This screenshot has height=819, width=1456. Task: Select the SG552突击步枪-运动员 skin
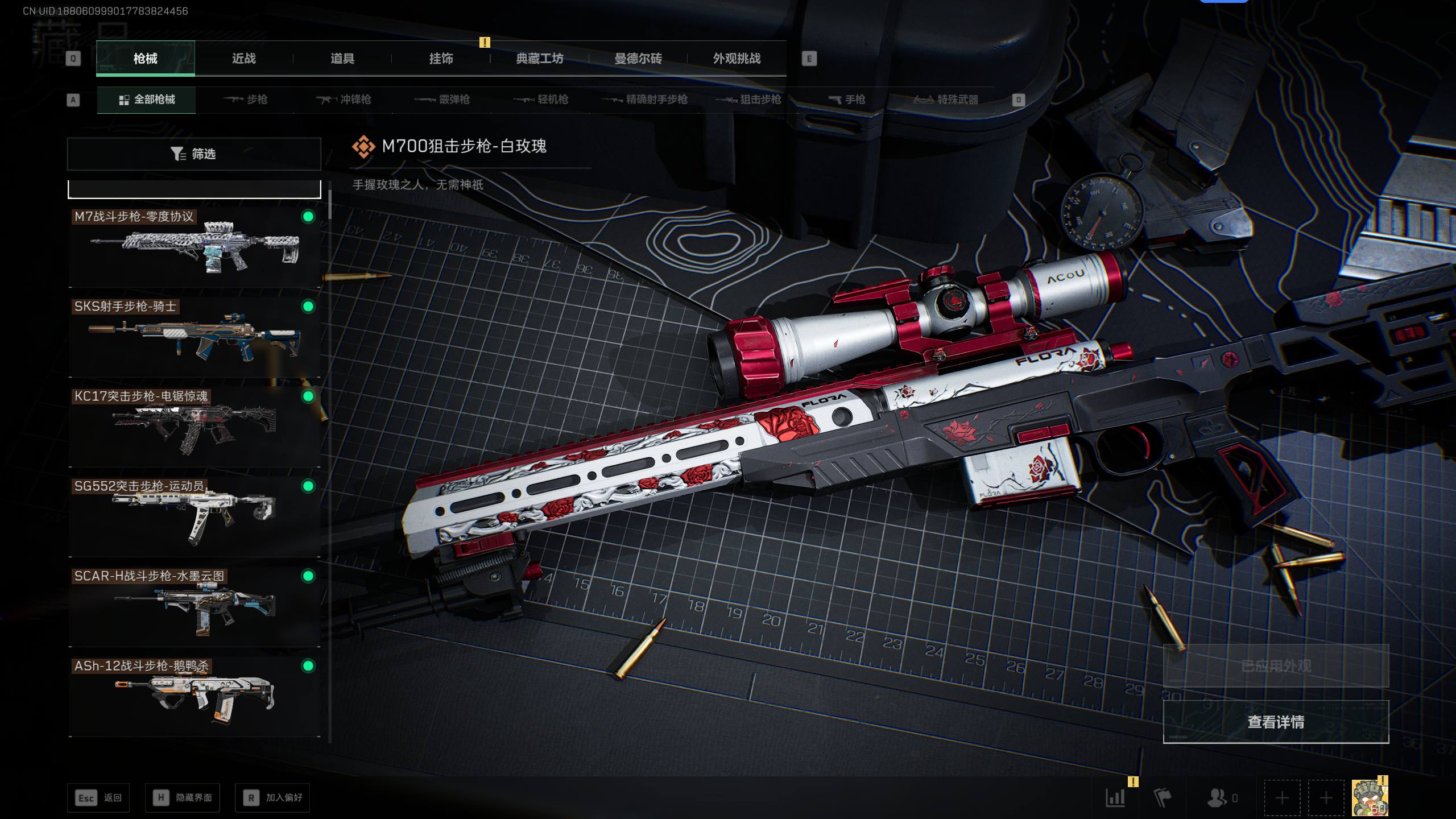tap(194, 517)
